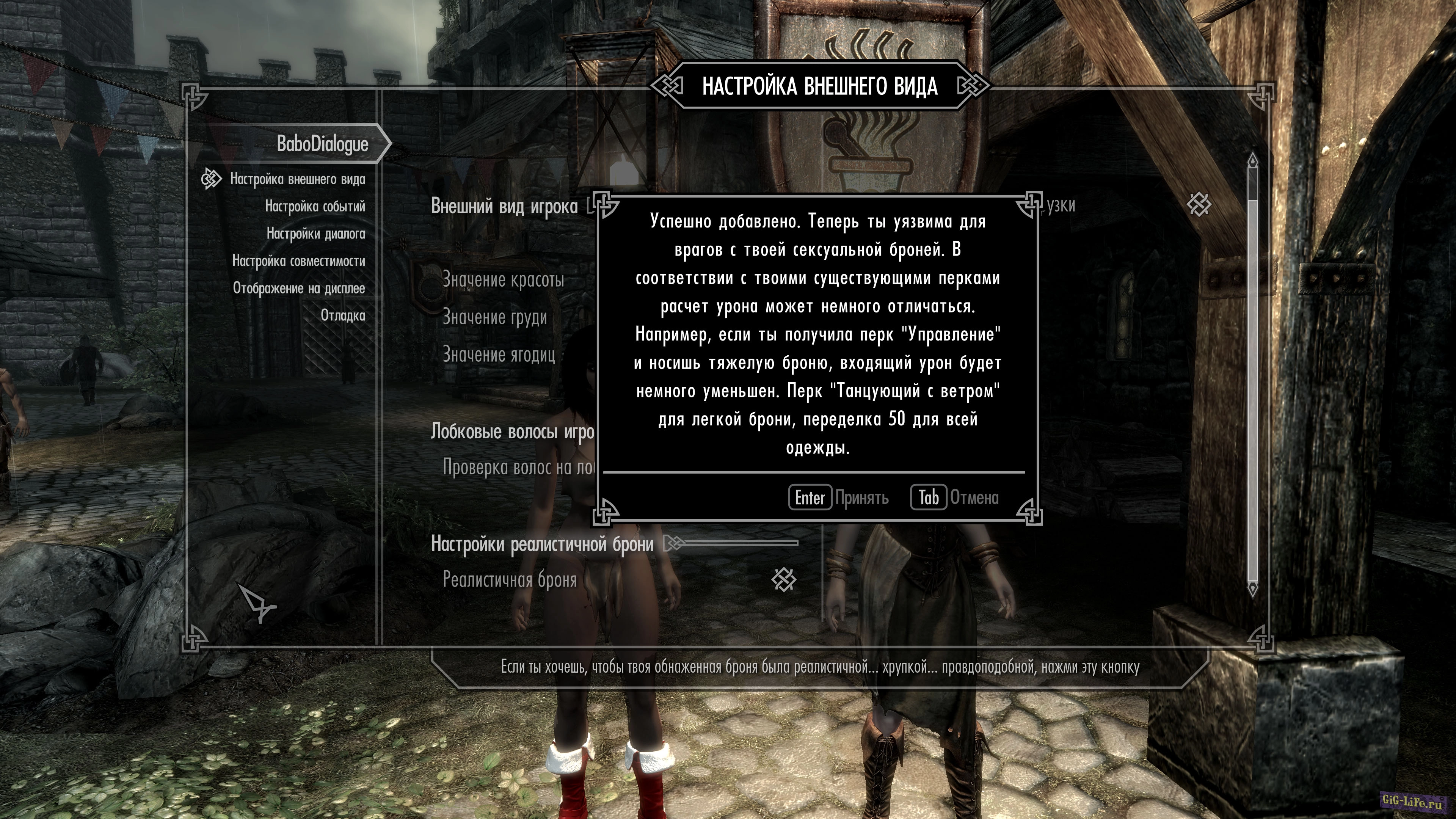Toggle the diamond checkbox at top right
The image size is (1456, 819).
(x=1198, y=205)
